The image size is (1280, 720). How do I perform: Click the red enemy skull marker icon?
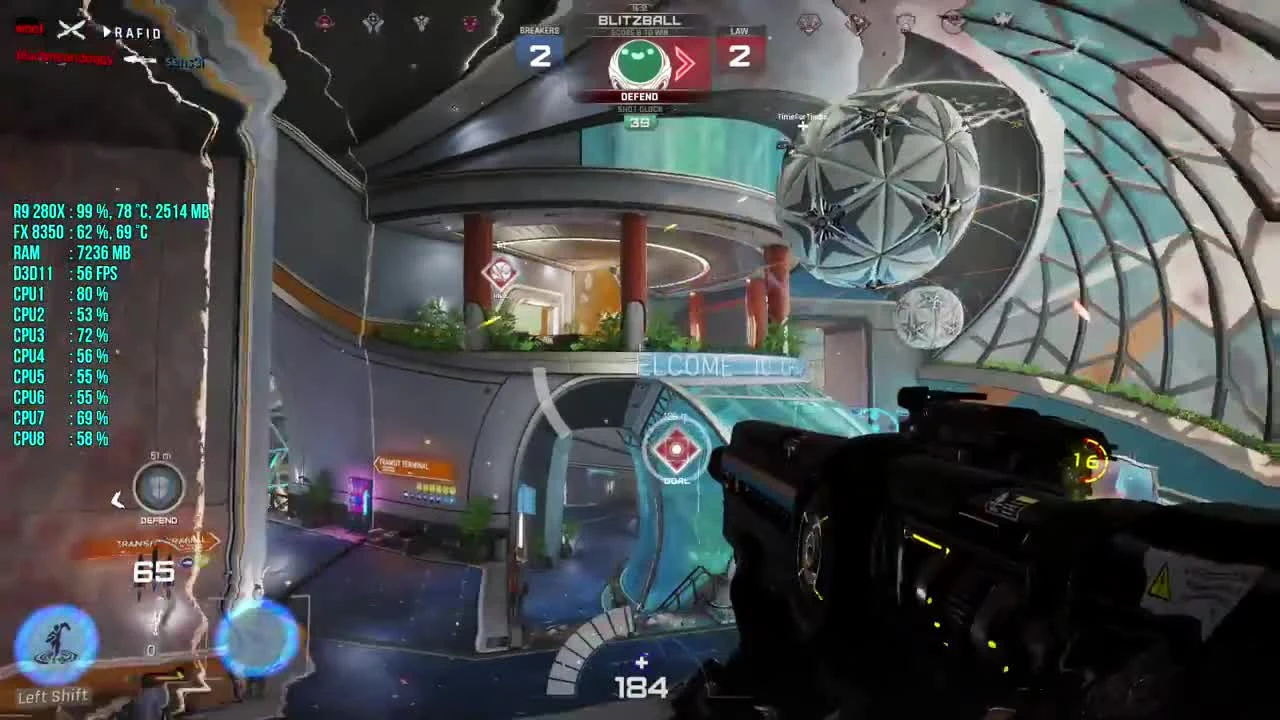(x=500, y=272)
